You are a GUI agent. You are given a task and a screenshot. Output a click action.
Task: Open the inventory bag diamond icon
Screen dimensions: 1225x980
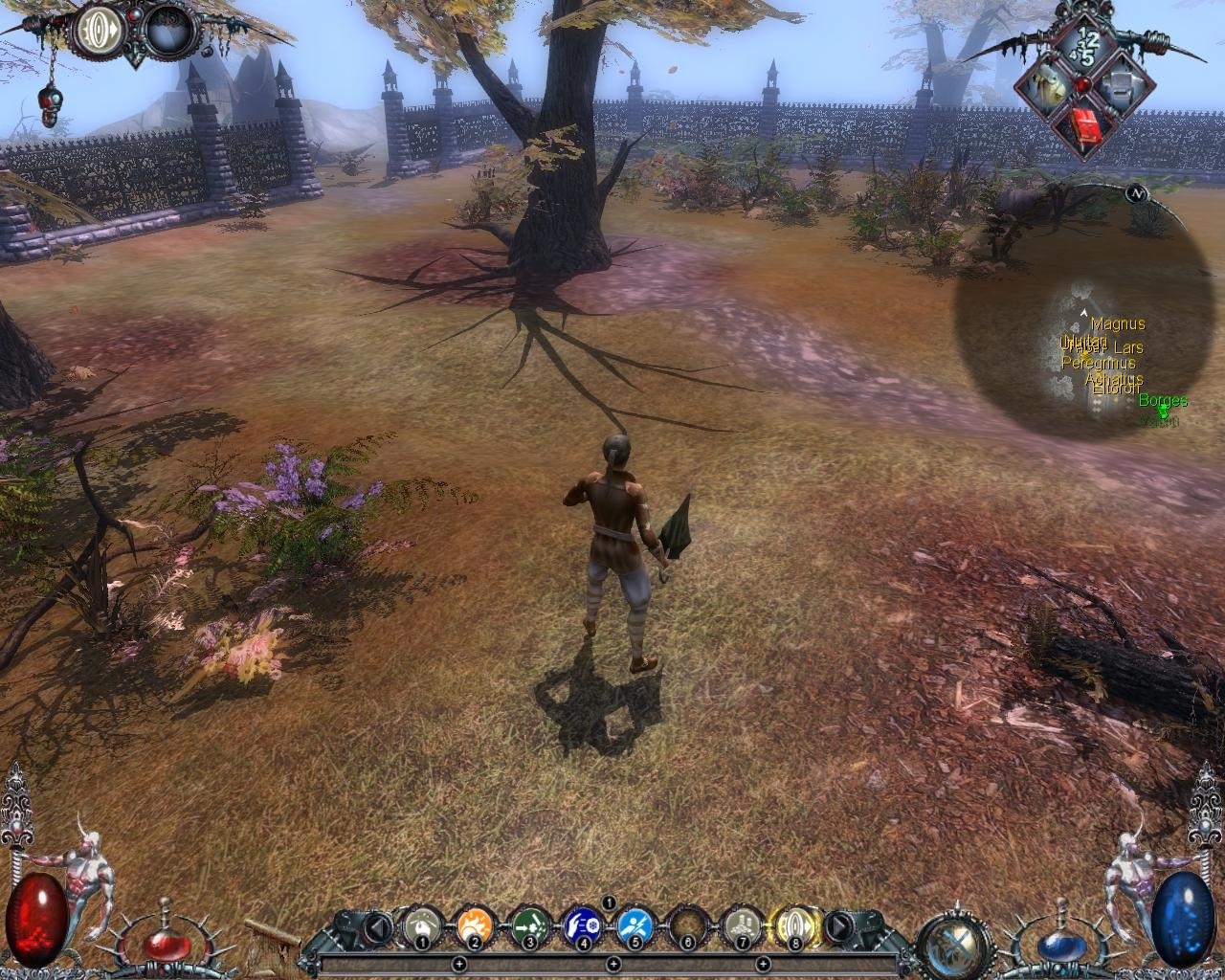tap(1048, 87)
